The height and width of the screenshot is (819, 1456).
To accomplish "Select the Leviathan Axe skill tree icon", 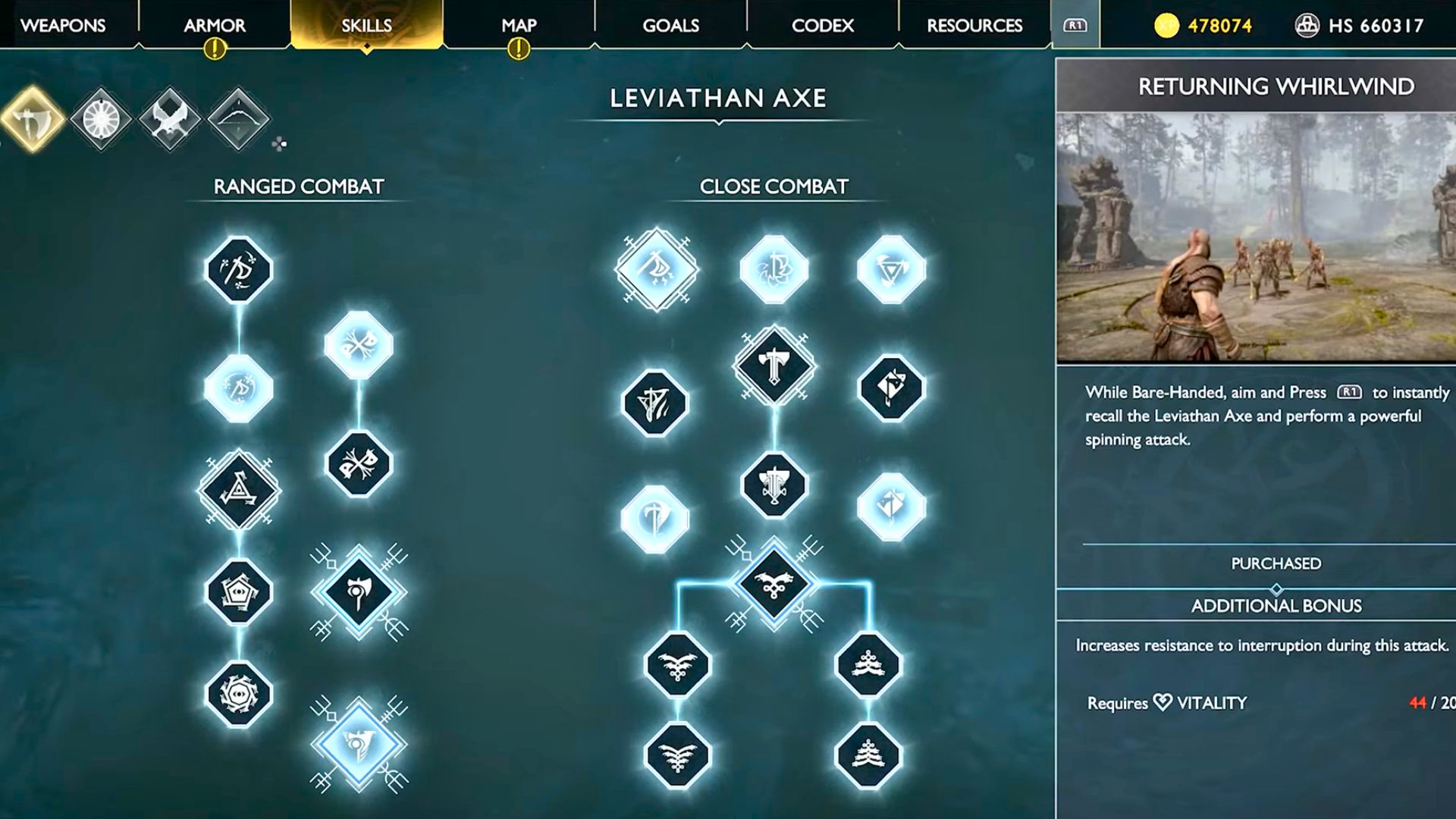I will pos(33,119).
